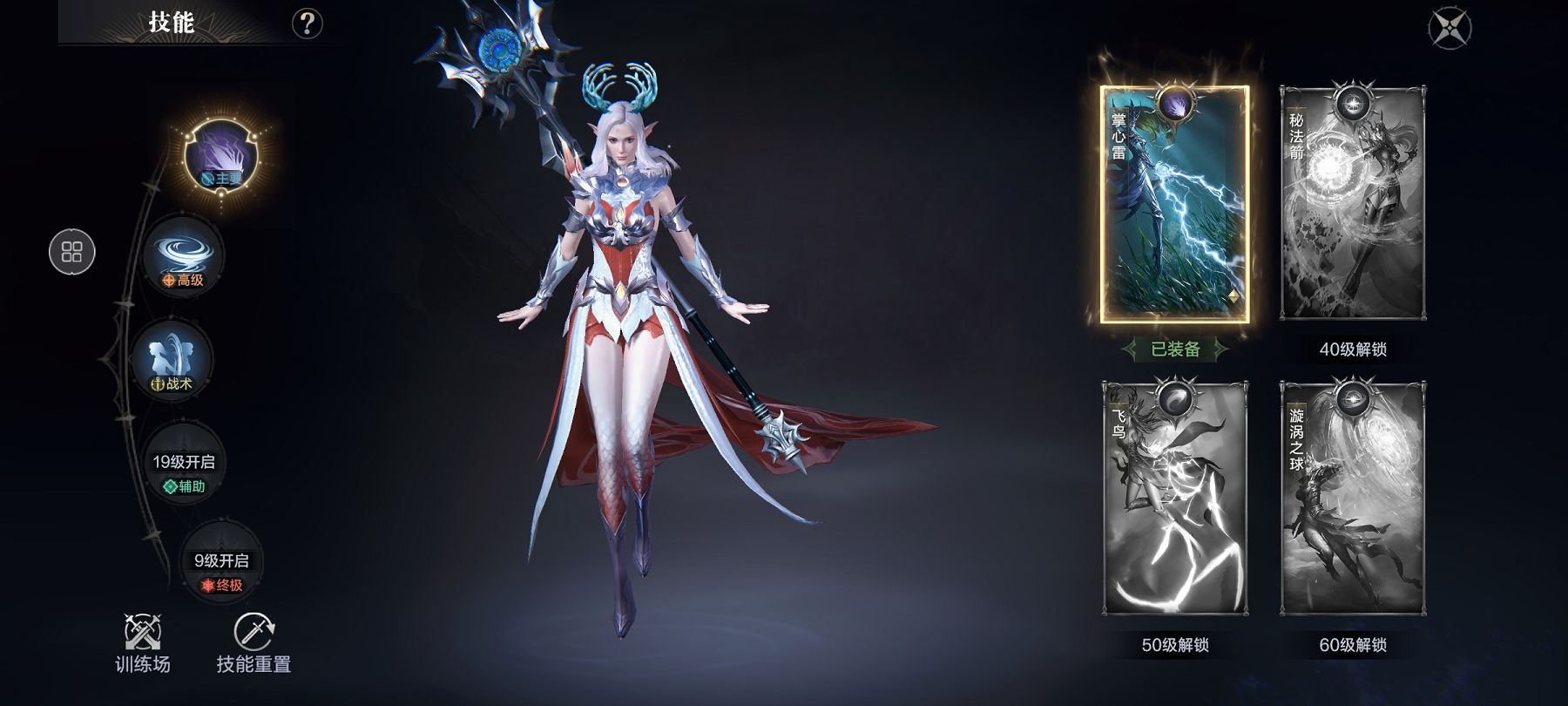View the locked 秘法箭 skill card
This screenshot has height=706, width=1568.
[1353, 205]
